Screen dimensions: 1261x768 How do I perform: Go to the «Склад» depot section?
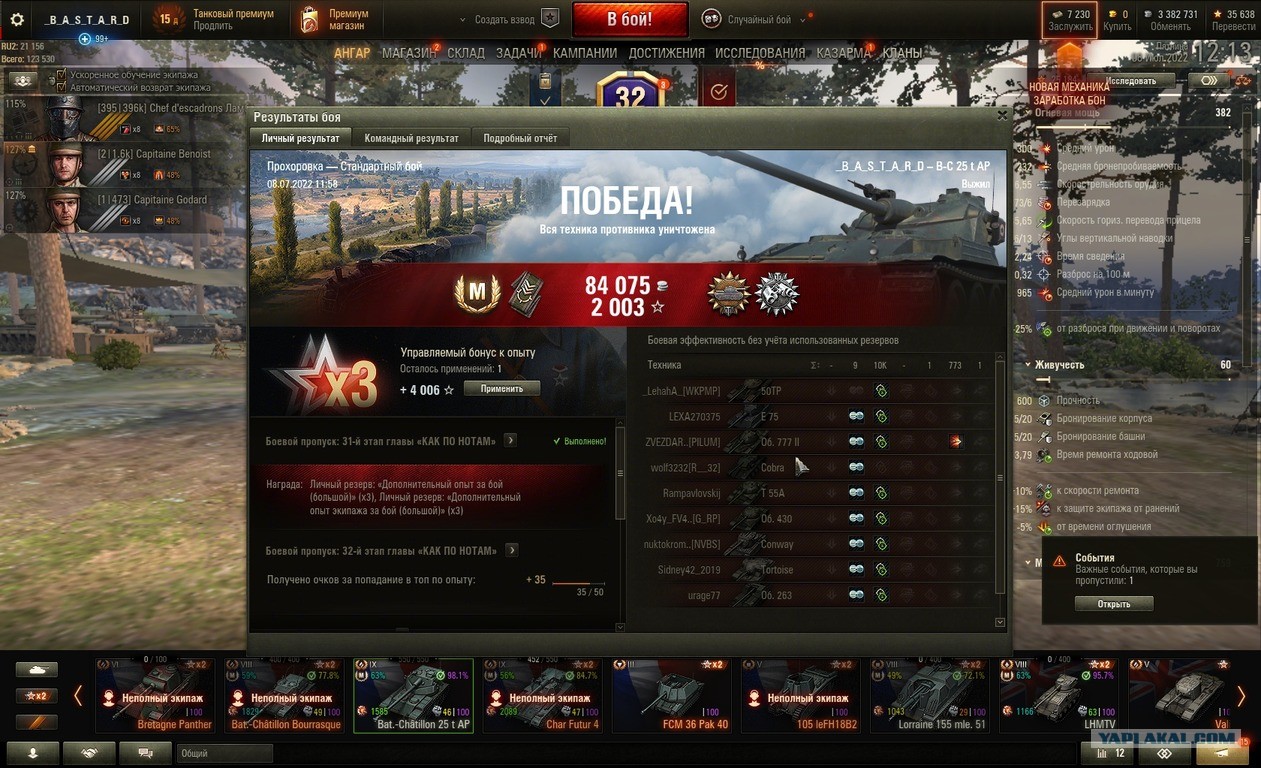(x=466, y=53)
